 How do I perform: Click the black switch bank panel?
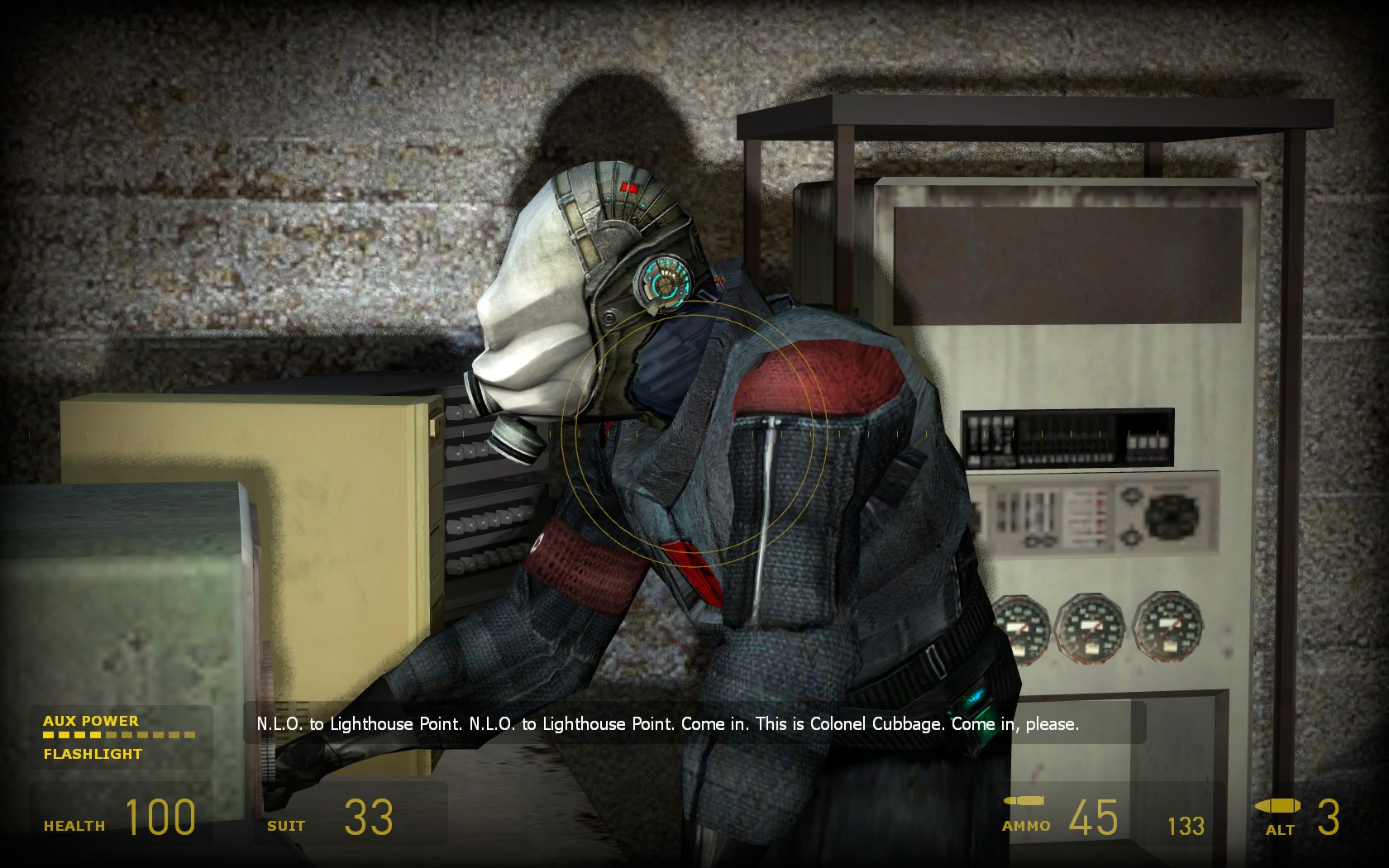(1067, 438)
